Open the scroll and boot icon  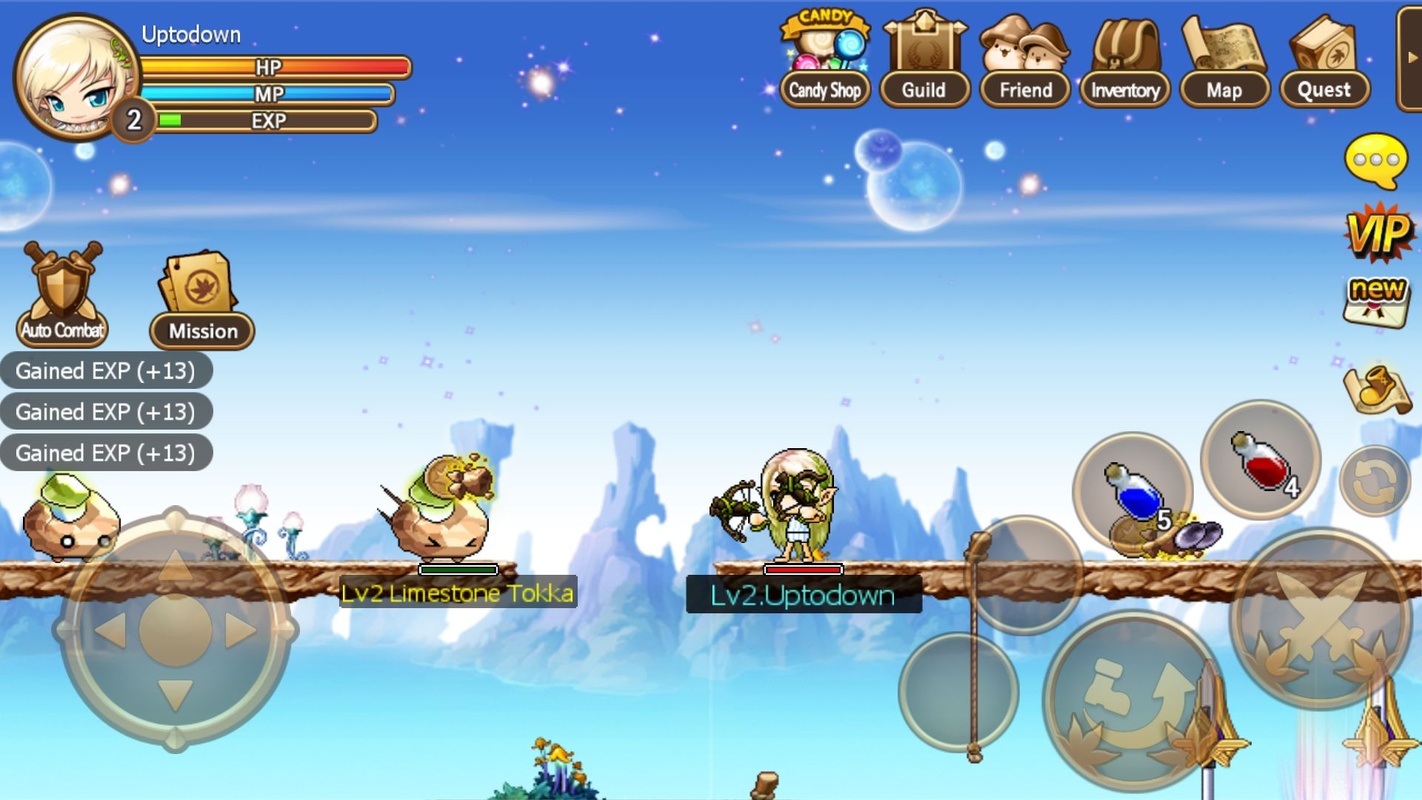1377,388
